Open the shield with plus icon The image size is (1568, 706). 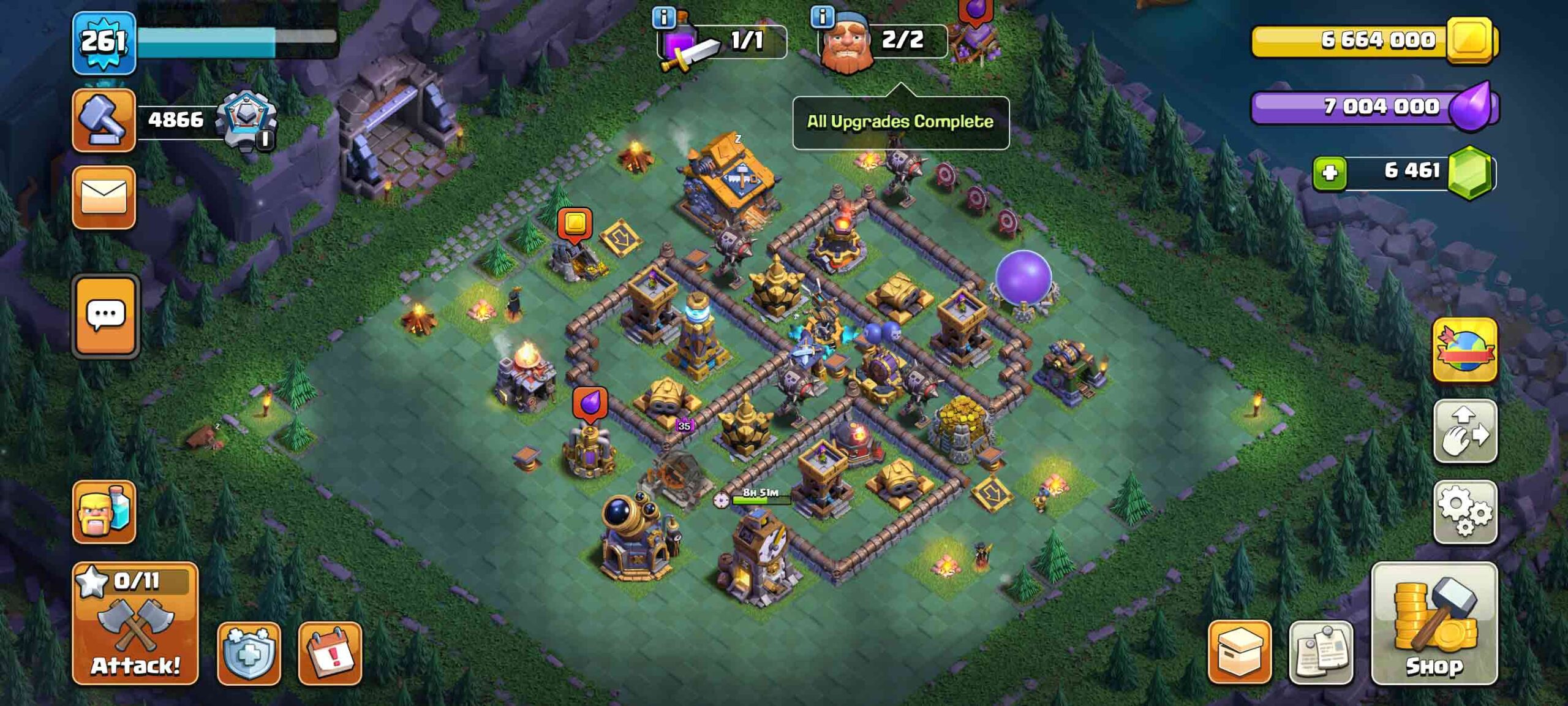tap(249, 653)
